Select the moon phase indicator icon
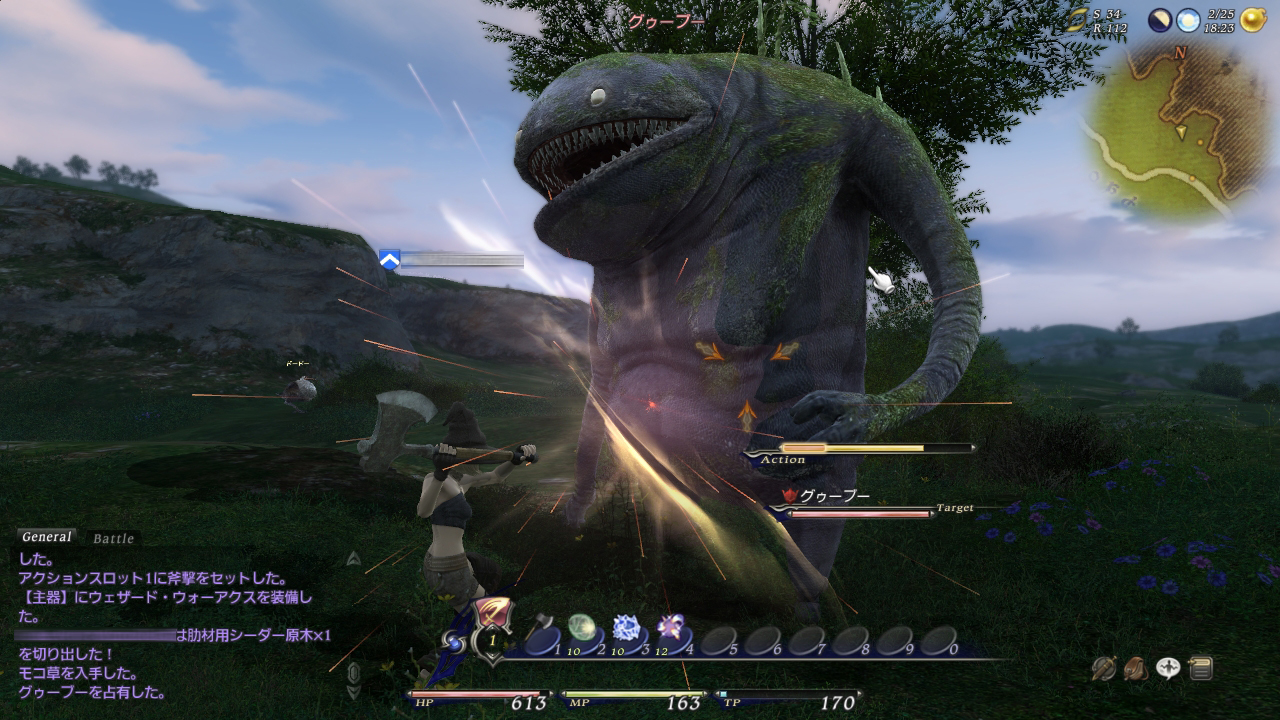1280x720 pixels. coord(1160,20)
